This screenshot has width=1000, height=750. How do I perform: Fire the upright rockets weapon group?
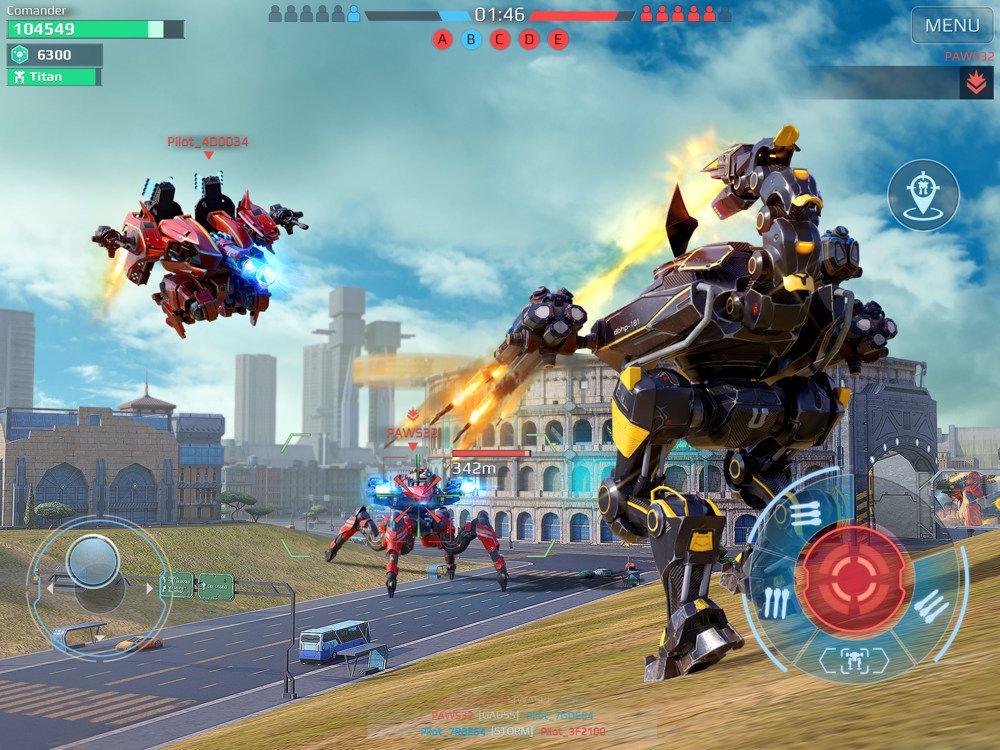click(x=776, y=601)
